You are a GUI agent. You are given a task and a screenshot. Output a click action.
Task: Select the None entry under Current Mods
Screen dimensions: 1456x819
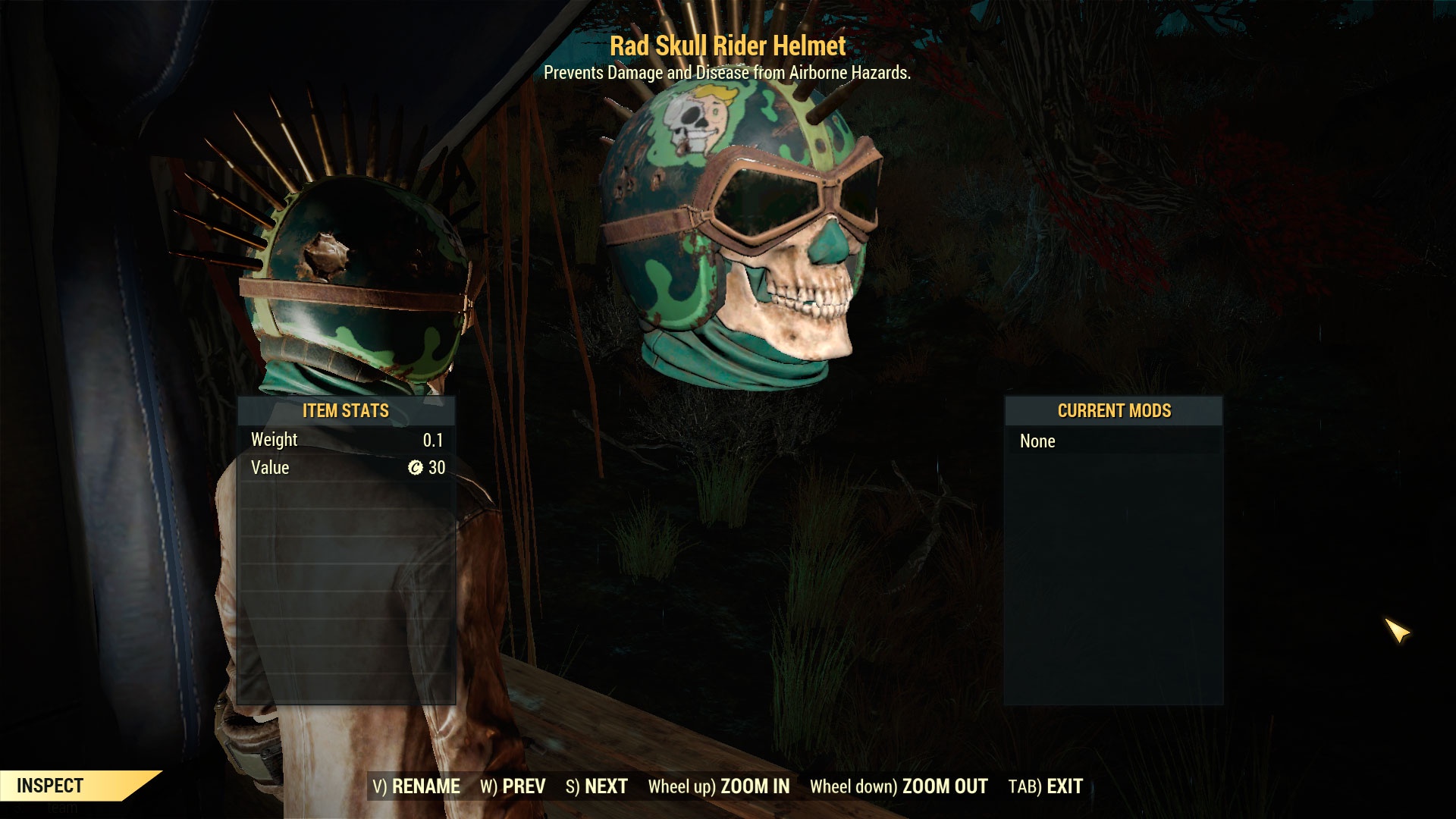(1042, 441)
